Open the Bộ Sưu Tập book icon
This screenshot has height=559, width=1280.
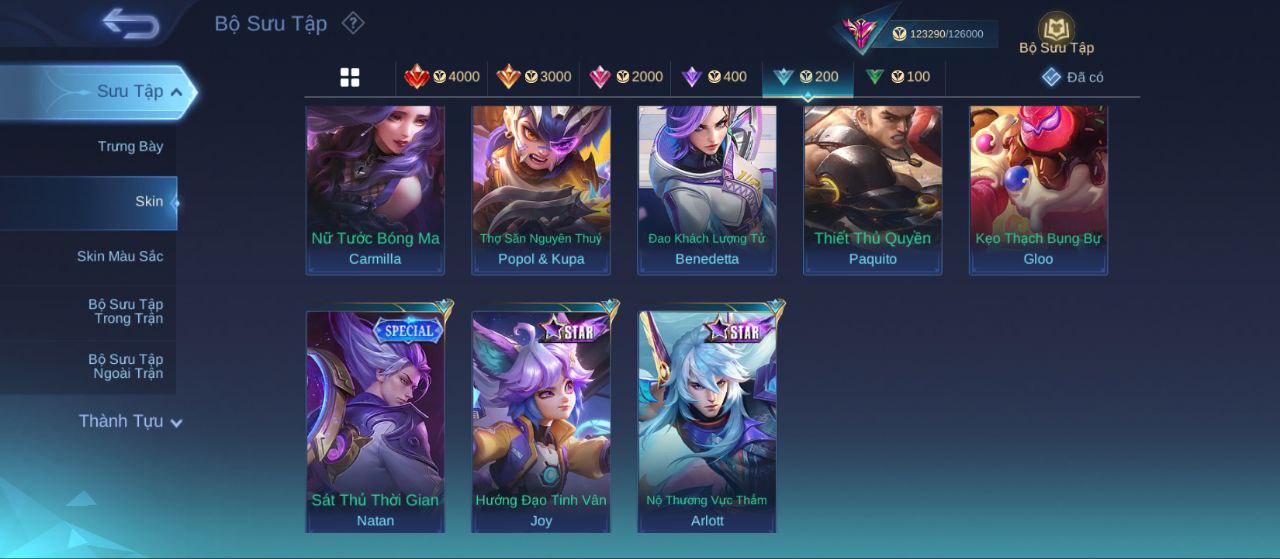click(x=1056, y=32)
